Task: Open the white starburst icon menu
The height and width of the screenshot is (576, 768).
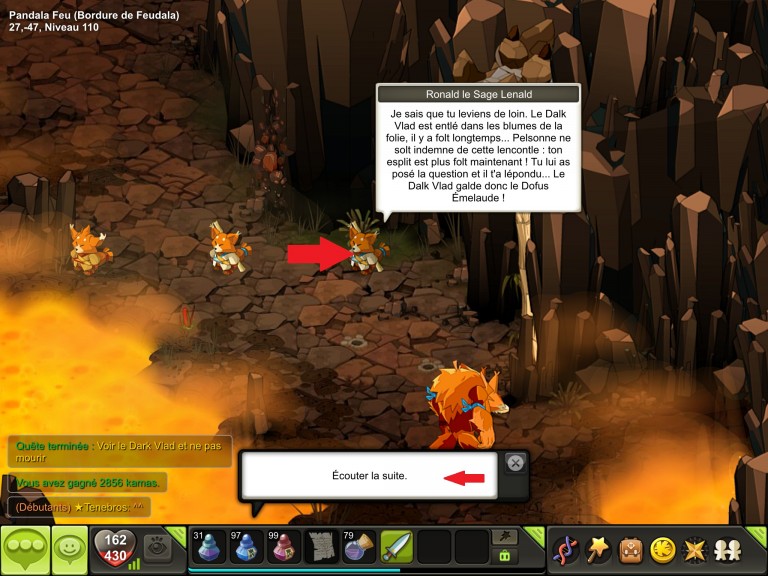Action: tap(694, 549)
